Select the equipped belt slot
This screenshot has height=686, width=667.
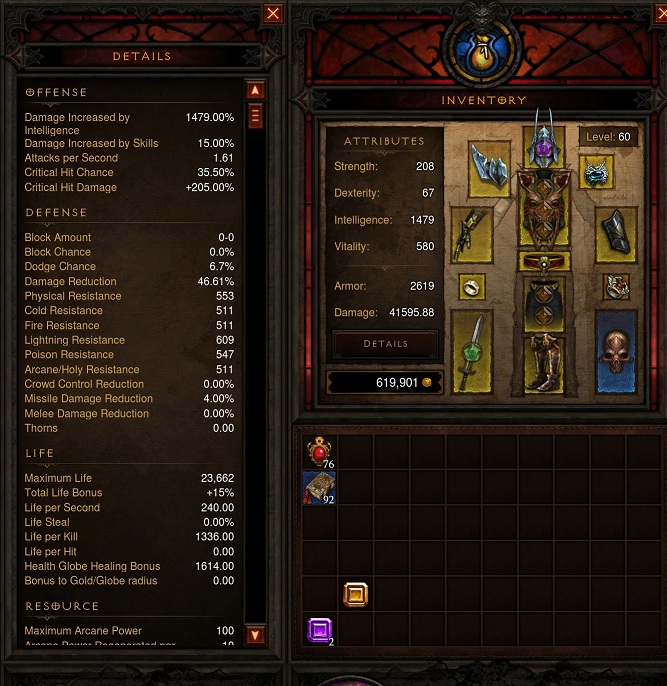point(544,262)
